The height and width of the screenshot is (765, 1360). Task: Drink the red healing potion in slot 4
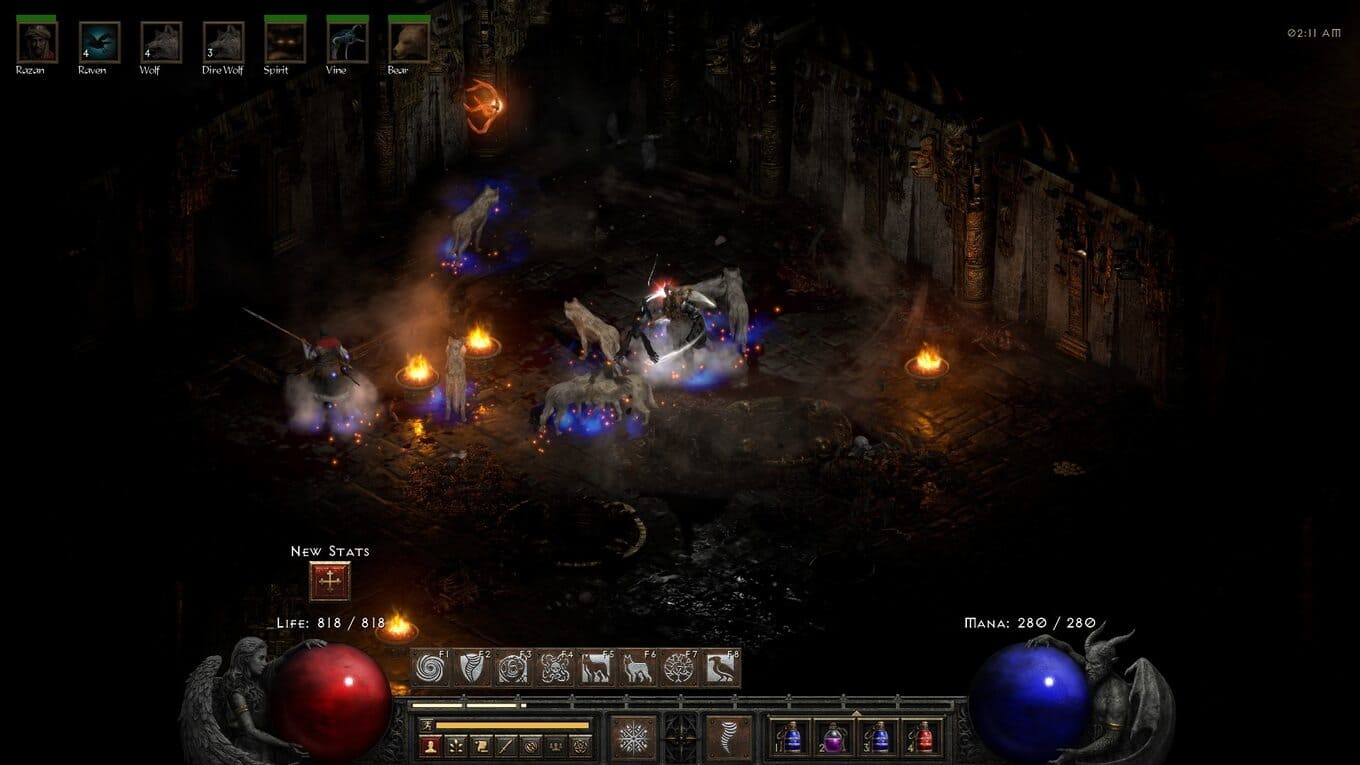click(922, 738)
